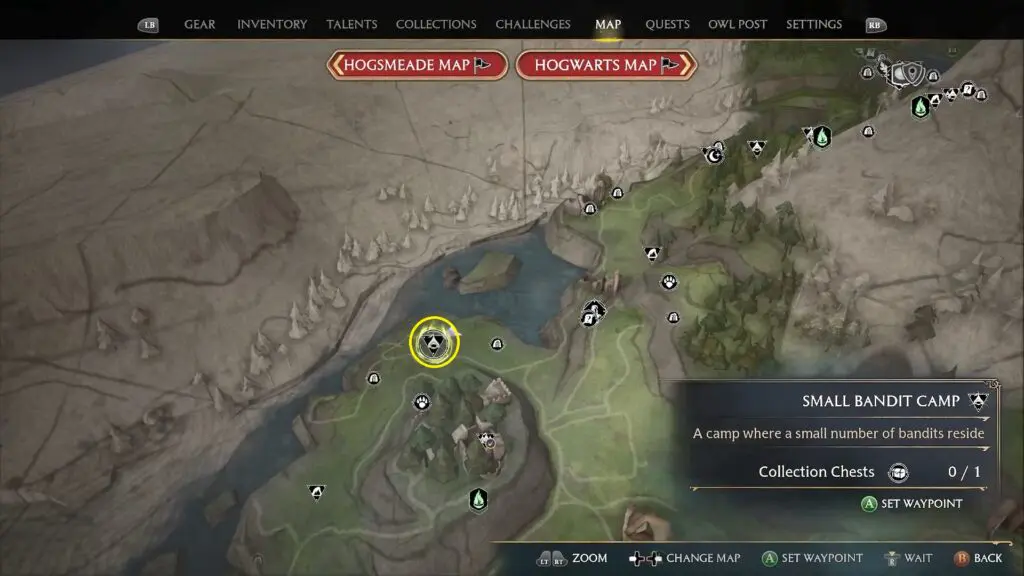
Task: Show the Collections tab
Action: coord(436,24)
